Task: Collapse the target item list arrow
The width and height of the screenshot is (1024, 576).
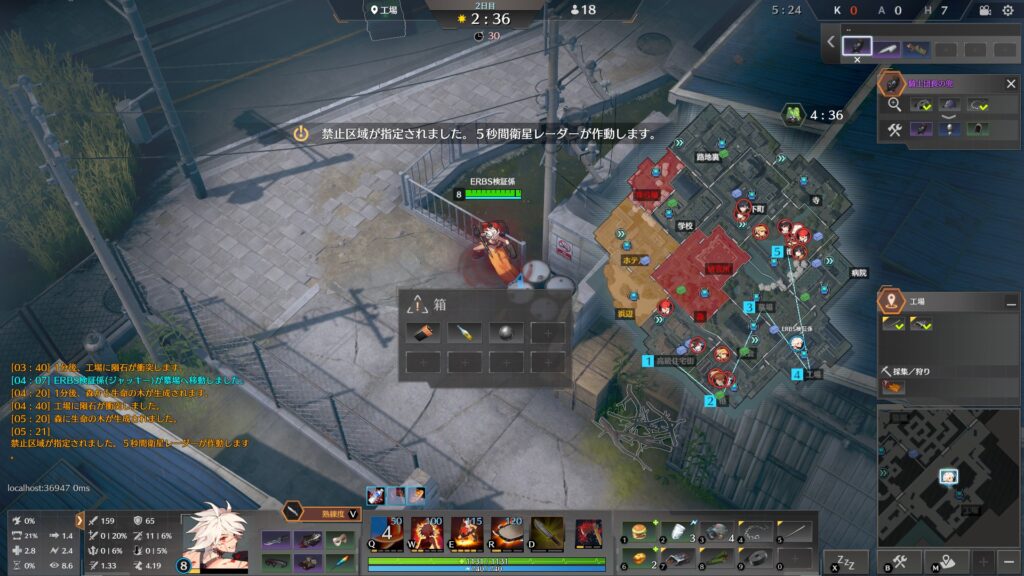Action: pos(831,41)
